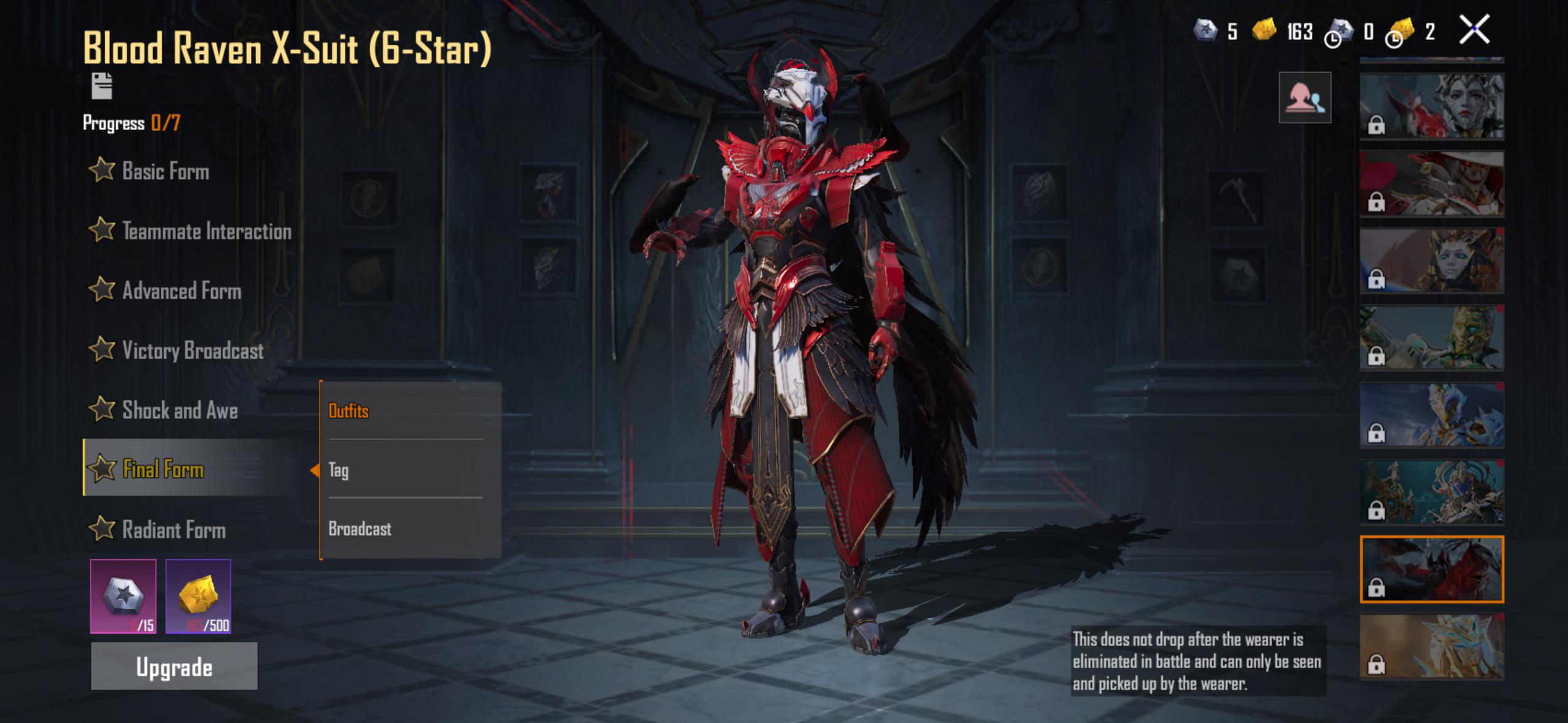This screenshot has width=1568, height=723.
Task: Switch to Advanced Form
Action: 181,291
